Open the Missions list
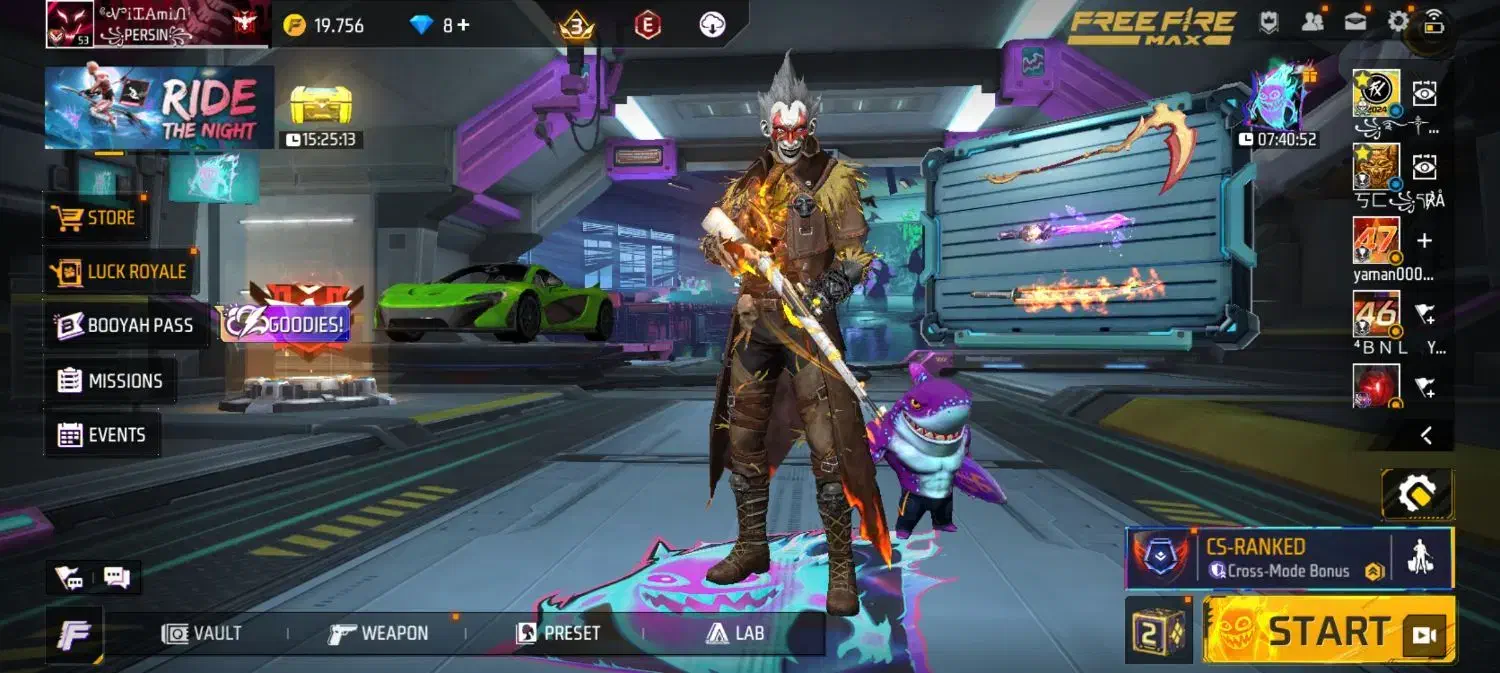The height and width of the screenshot is (673, 1500). tap(110, 380)
